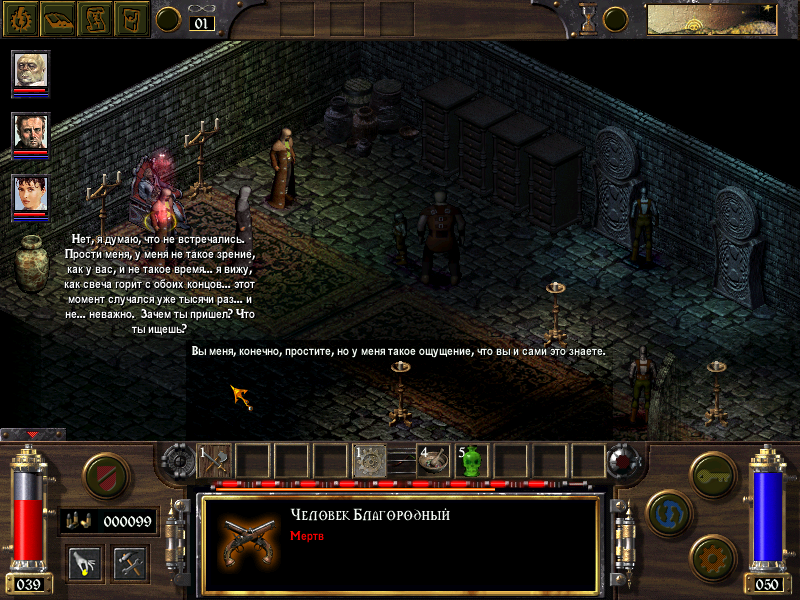
Task: Open the inventory icon in top bar
Action: tap(132, 18)
